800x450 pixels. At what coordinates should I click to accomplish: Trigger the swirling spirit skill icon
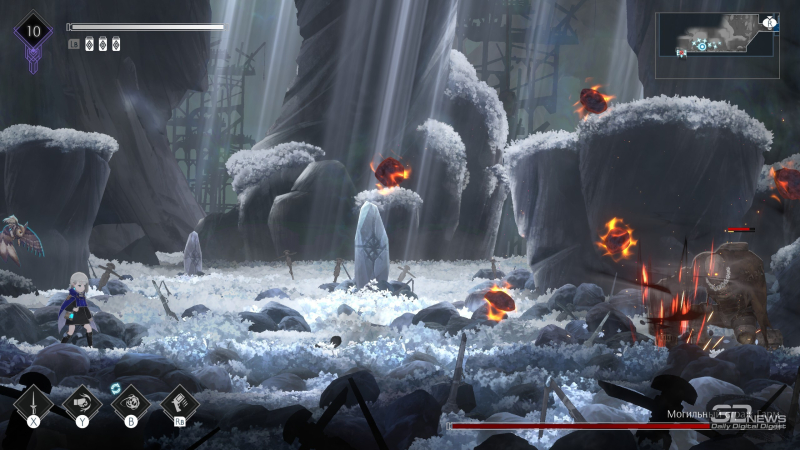click(131, 403)
